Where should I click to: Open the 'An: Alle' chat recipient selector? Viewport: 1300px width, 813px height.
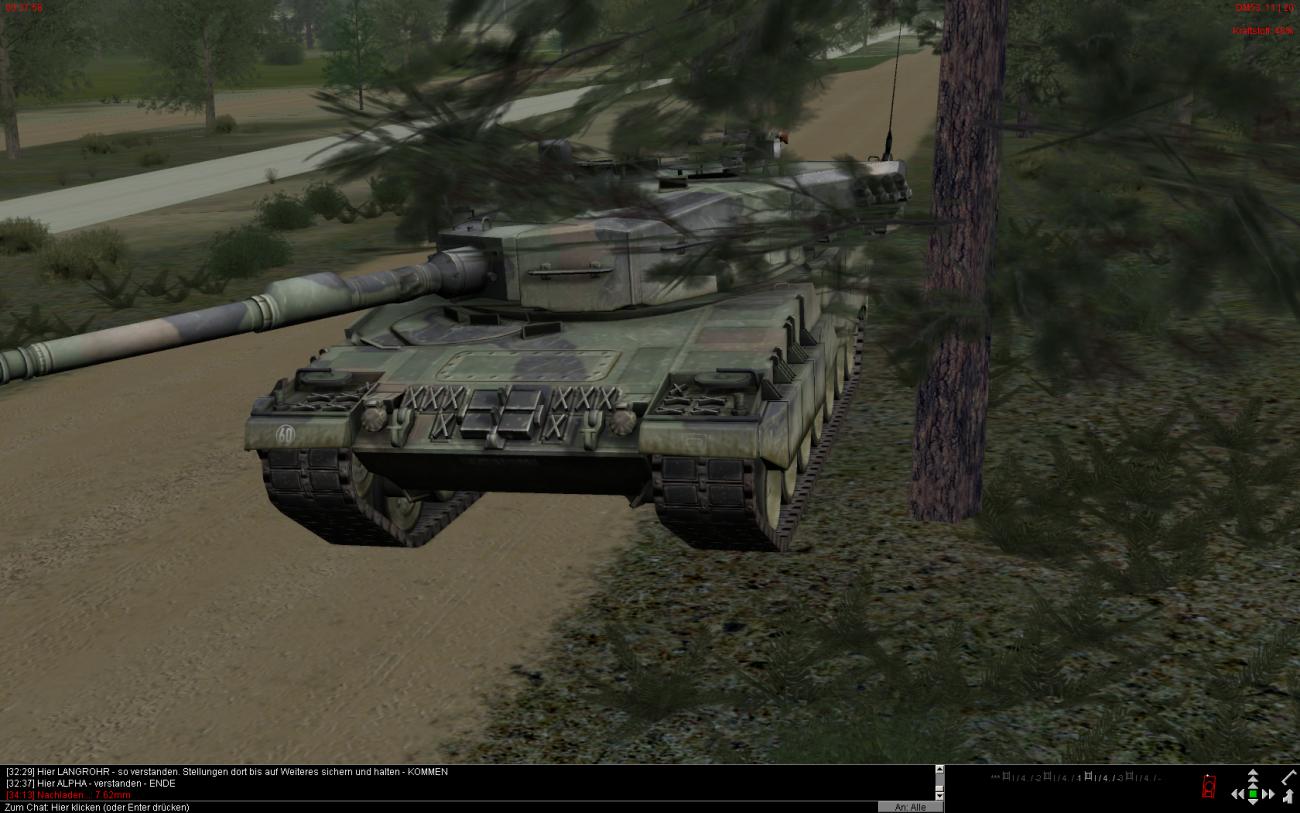click(x=910, y=807)
